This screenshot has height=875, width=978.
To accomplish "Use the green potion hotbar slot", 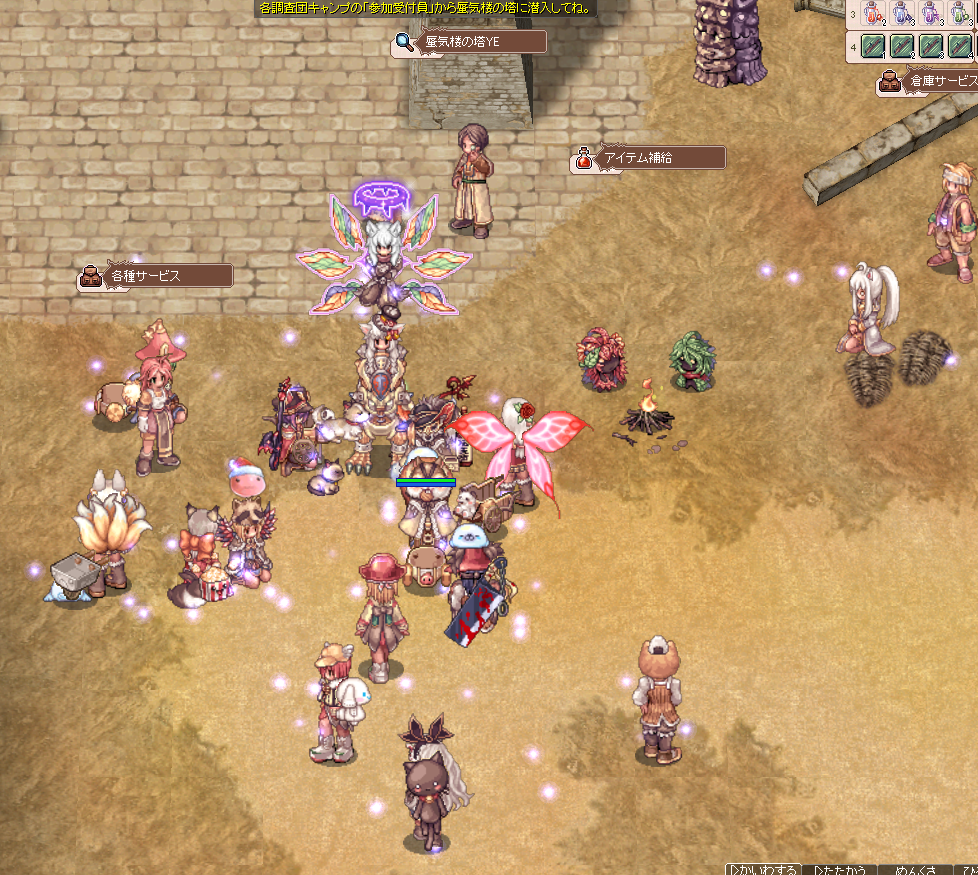I will coord(960,14).
